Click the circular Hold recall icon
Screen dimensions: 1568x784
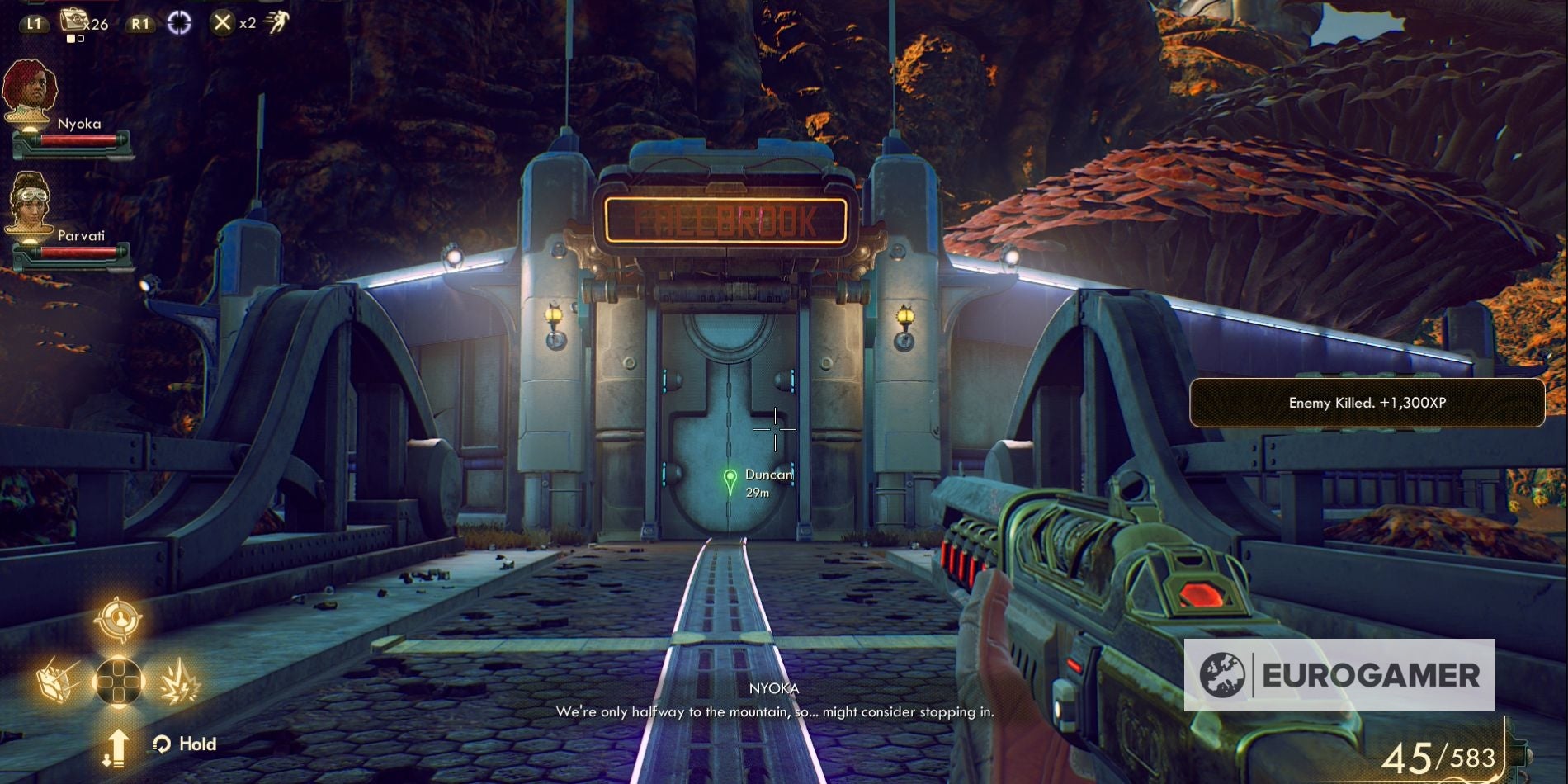click(x=162, y=744)
